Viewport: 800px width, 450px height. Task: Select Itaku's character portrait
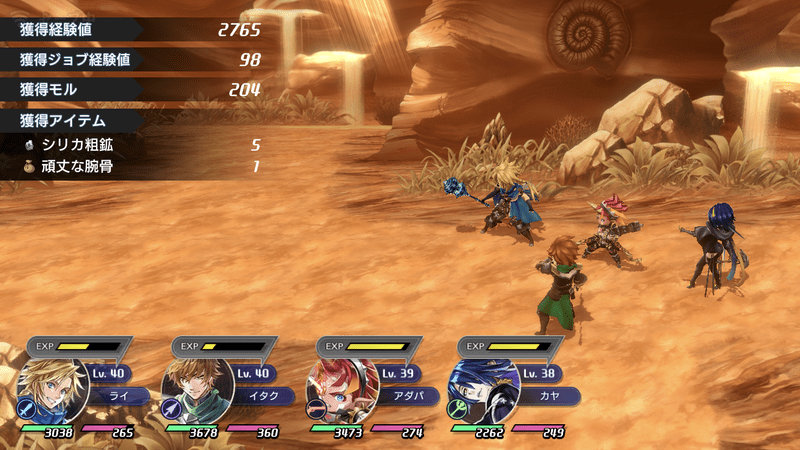point(198,390)
